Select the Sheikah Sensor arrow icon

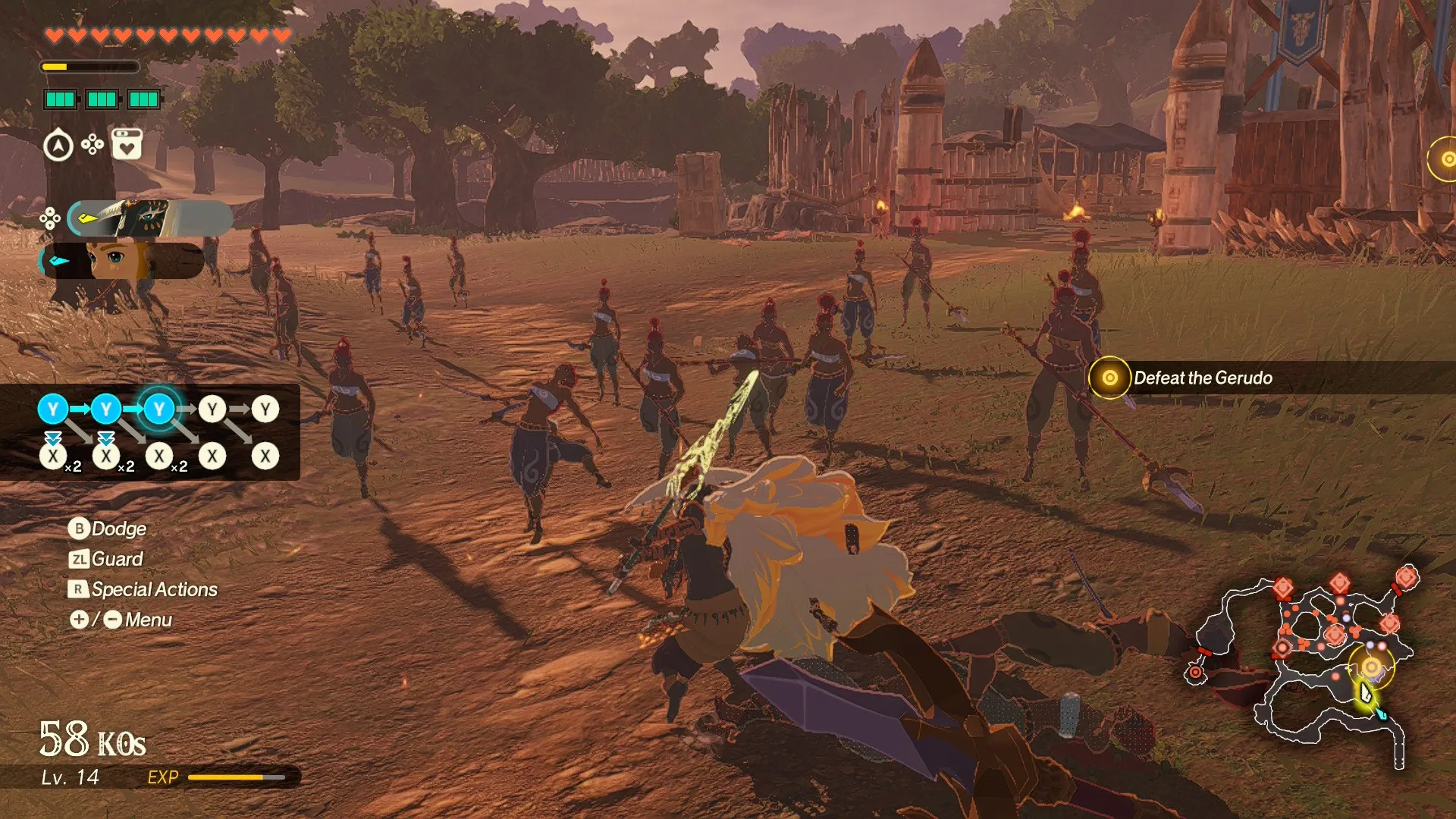58,143
